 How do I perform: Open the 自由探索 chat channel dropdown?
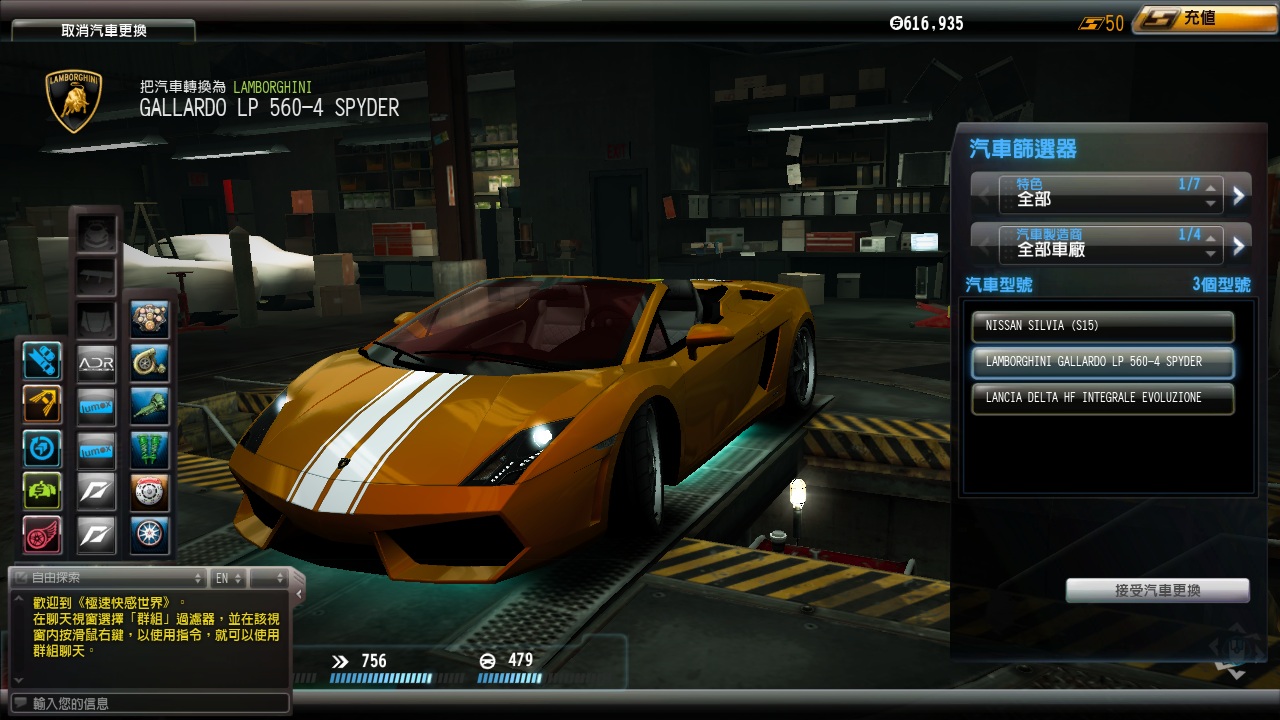108,578
